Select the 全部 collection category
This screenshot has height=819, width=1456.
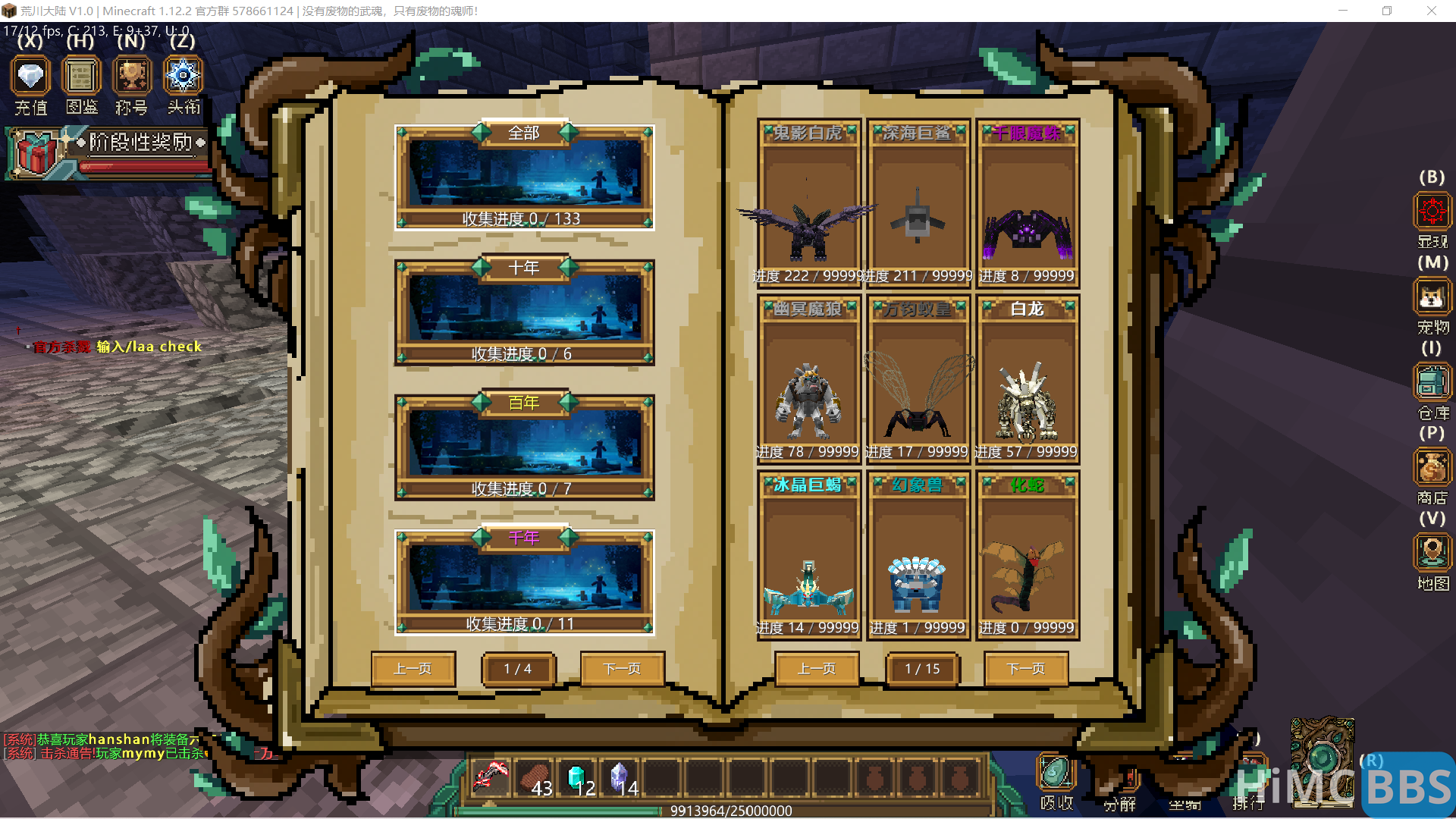point(524,177)
